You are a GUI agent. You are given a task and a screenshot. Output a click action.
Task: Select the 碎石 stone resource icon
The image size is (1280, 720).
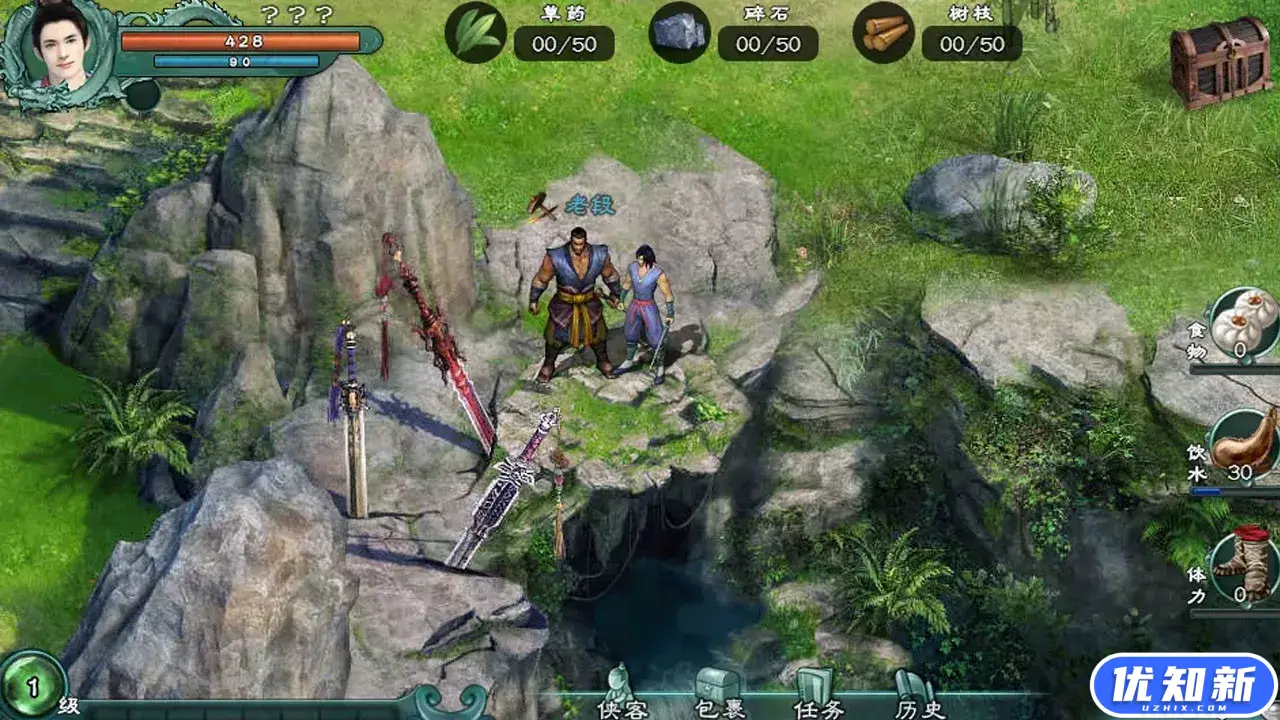(x=680, y=33)
